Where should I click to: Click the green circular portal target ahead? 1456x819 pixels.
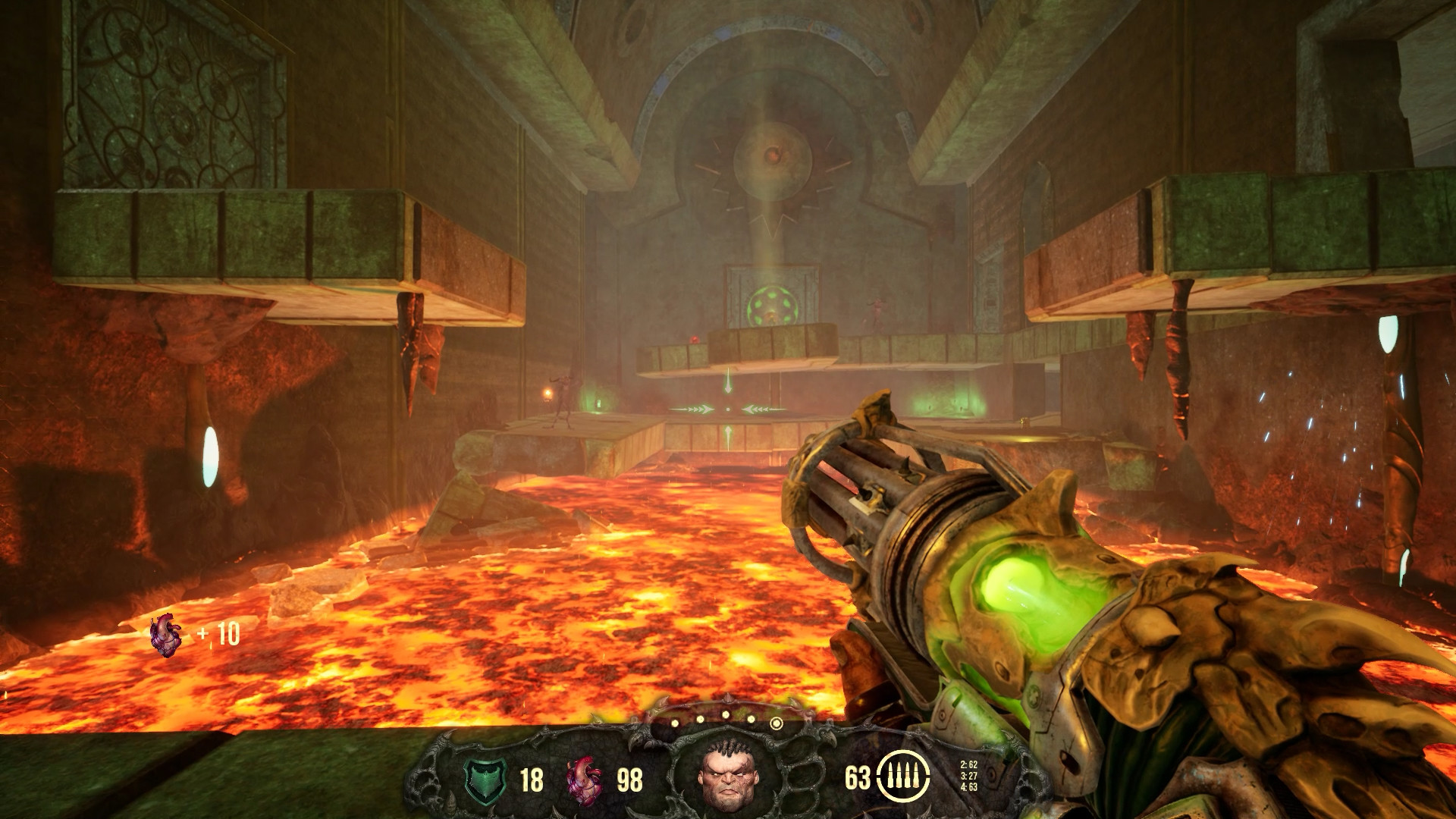pos(773,305)
